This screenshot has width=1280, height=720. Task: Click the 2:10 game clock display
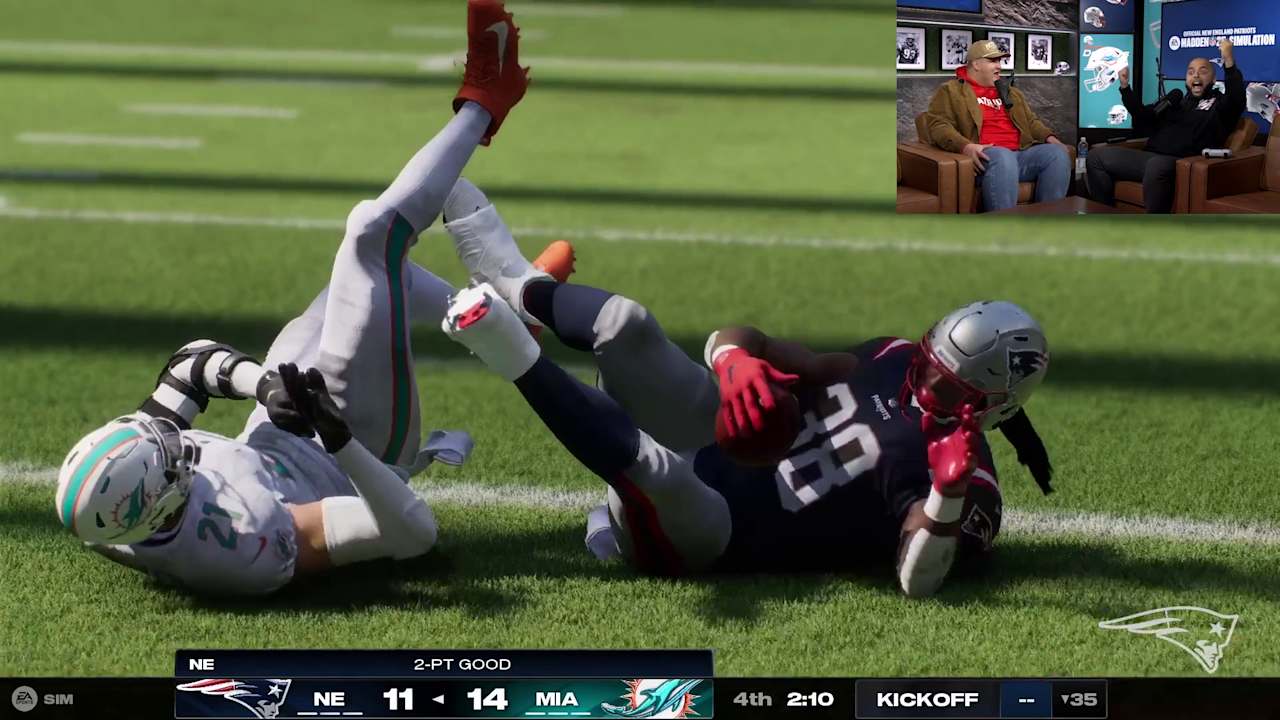810,699
